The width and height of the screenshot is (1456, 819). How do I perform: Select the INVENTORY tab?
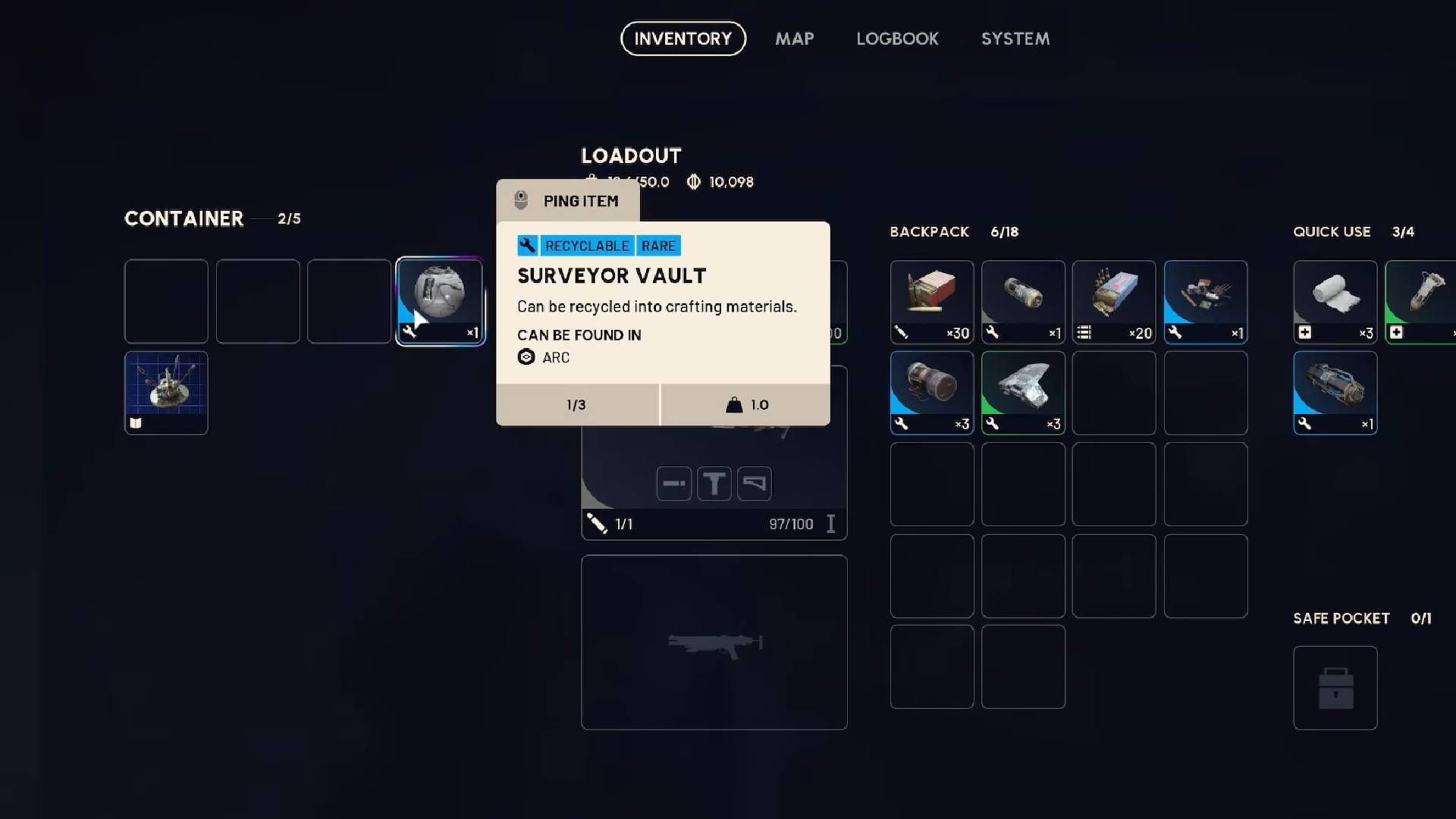tap(682, 39)
